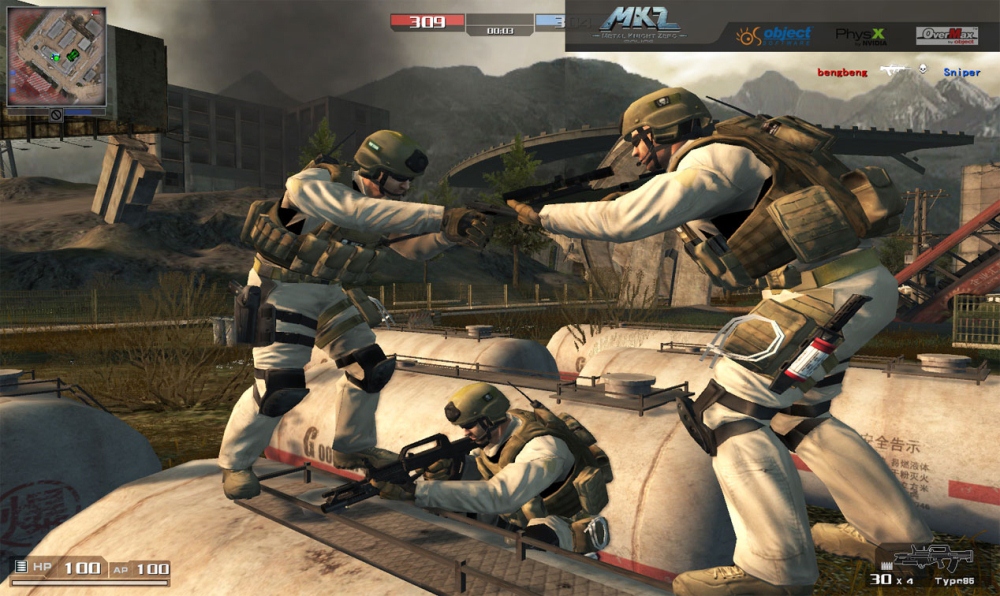
Task: Select the prohibition symbol icon under the minimap
Action: pyautogui.click(x=56, y=115)
